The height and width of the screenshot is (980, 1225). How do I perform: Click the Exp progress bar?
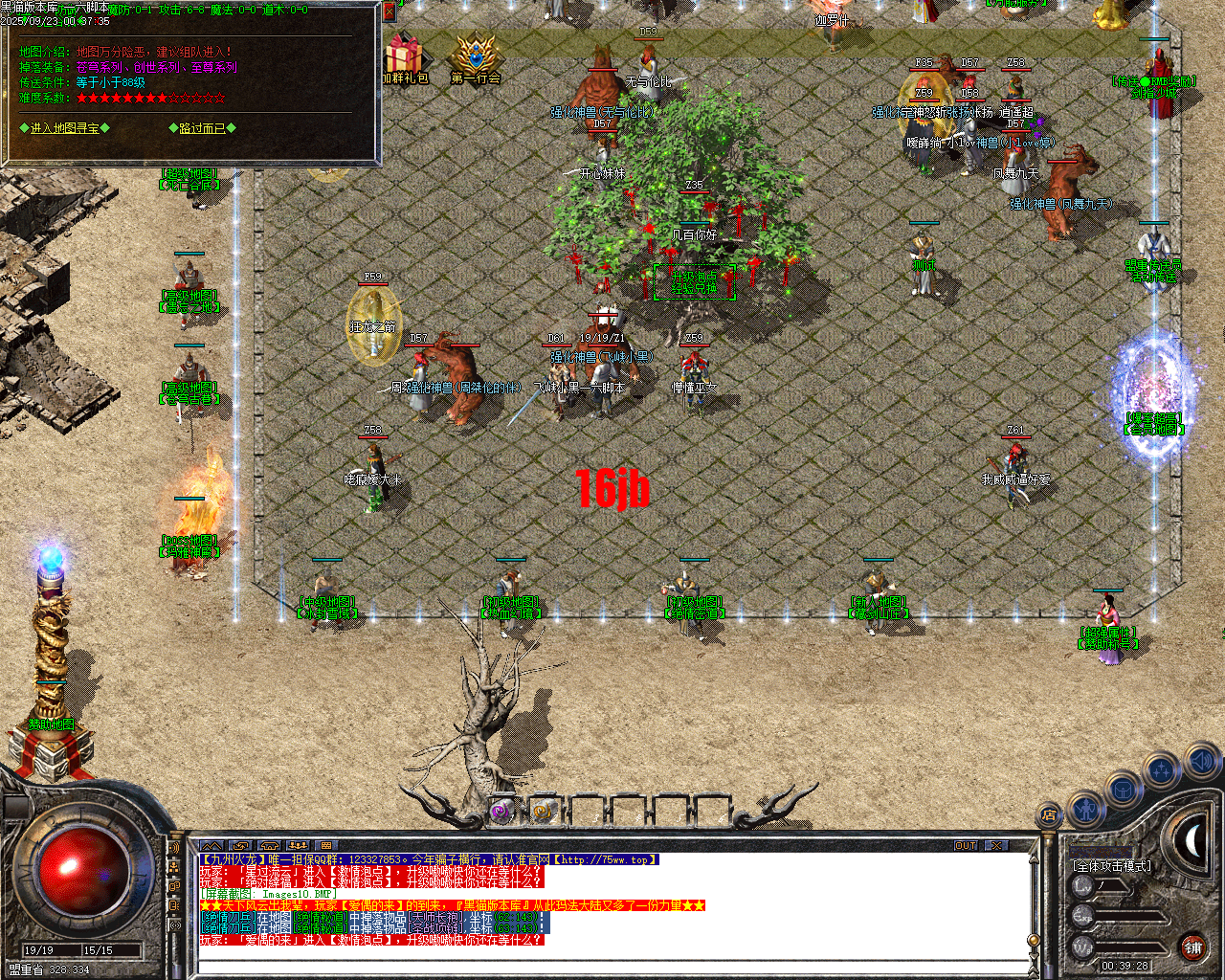click(x=1129, y=916)
